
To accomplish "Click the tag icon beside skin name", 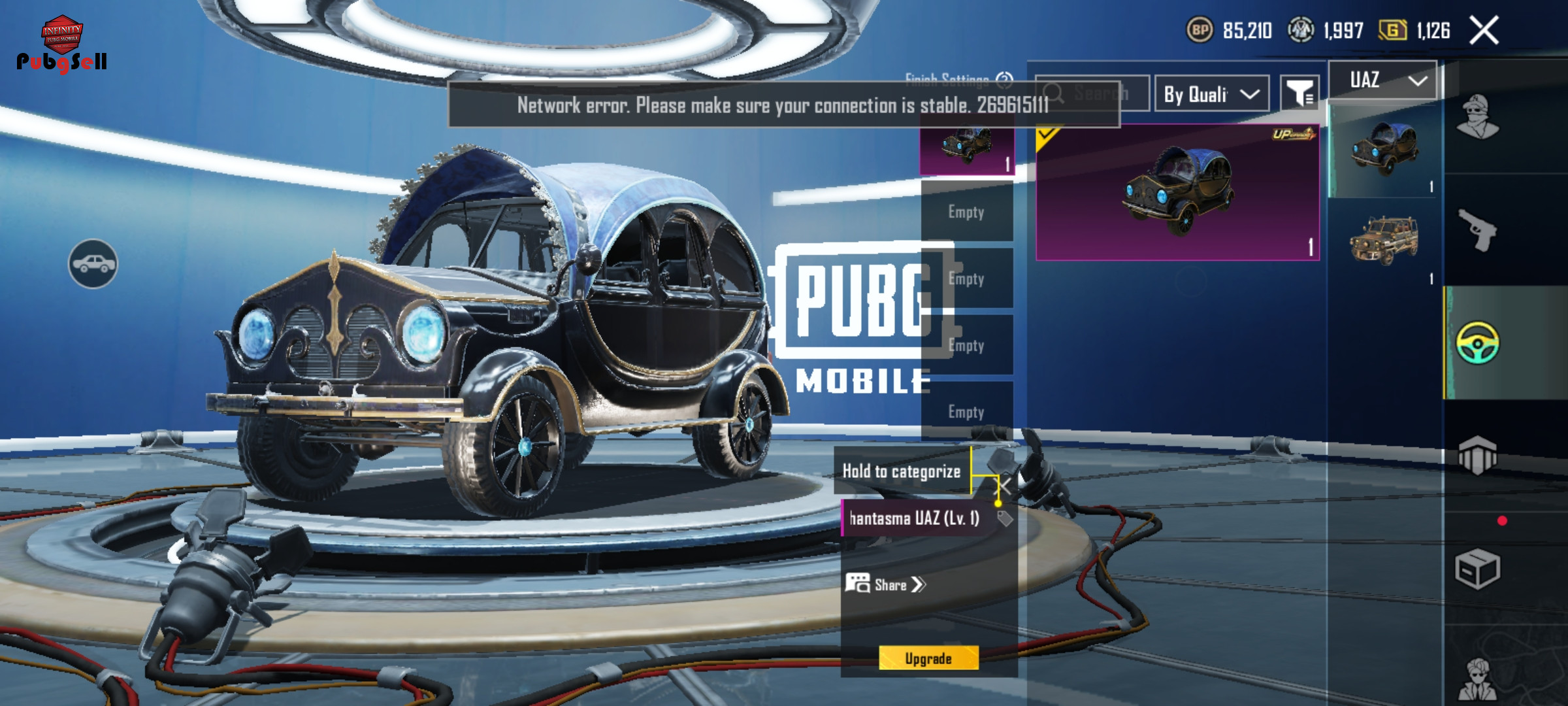I will coord(1005,518).
